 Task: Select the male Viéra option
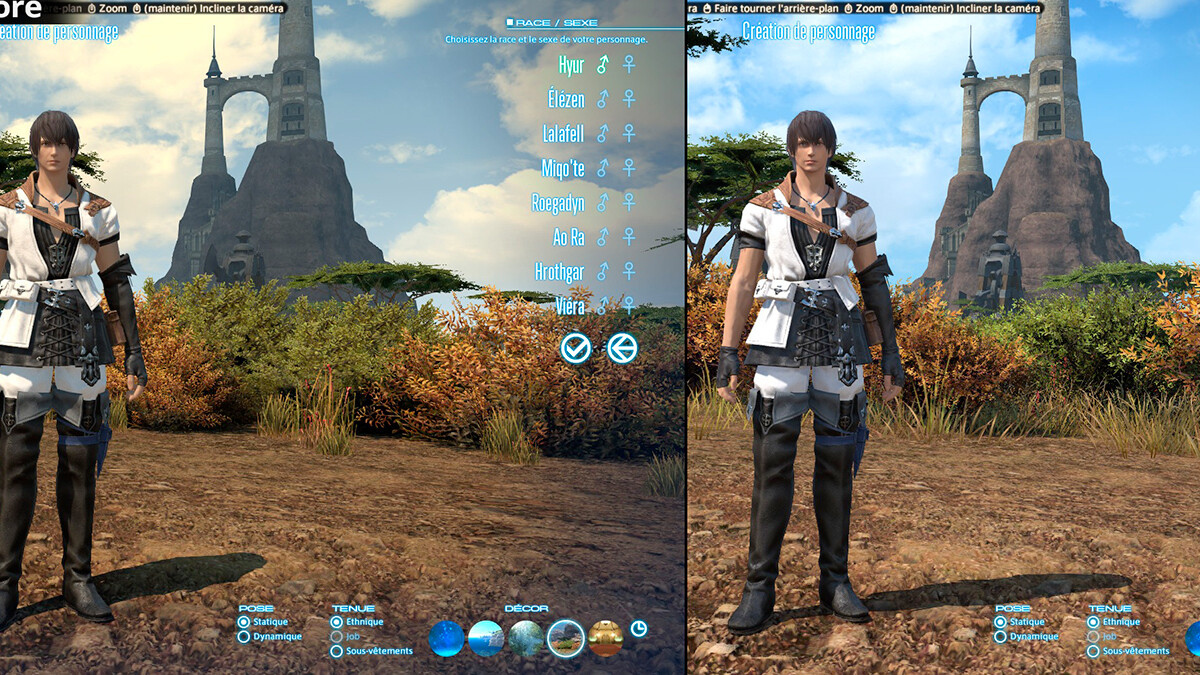point(602,305)
